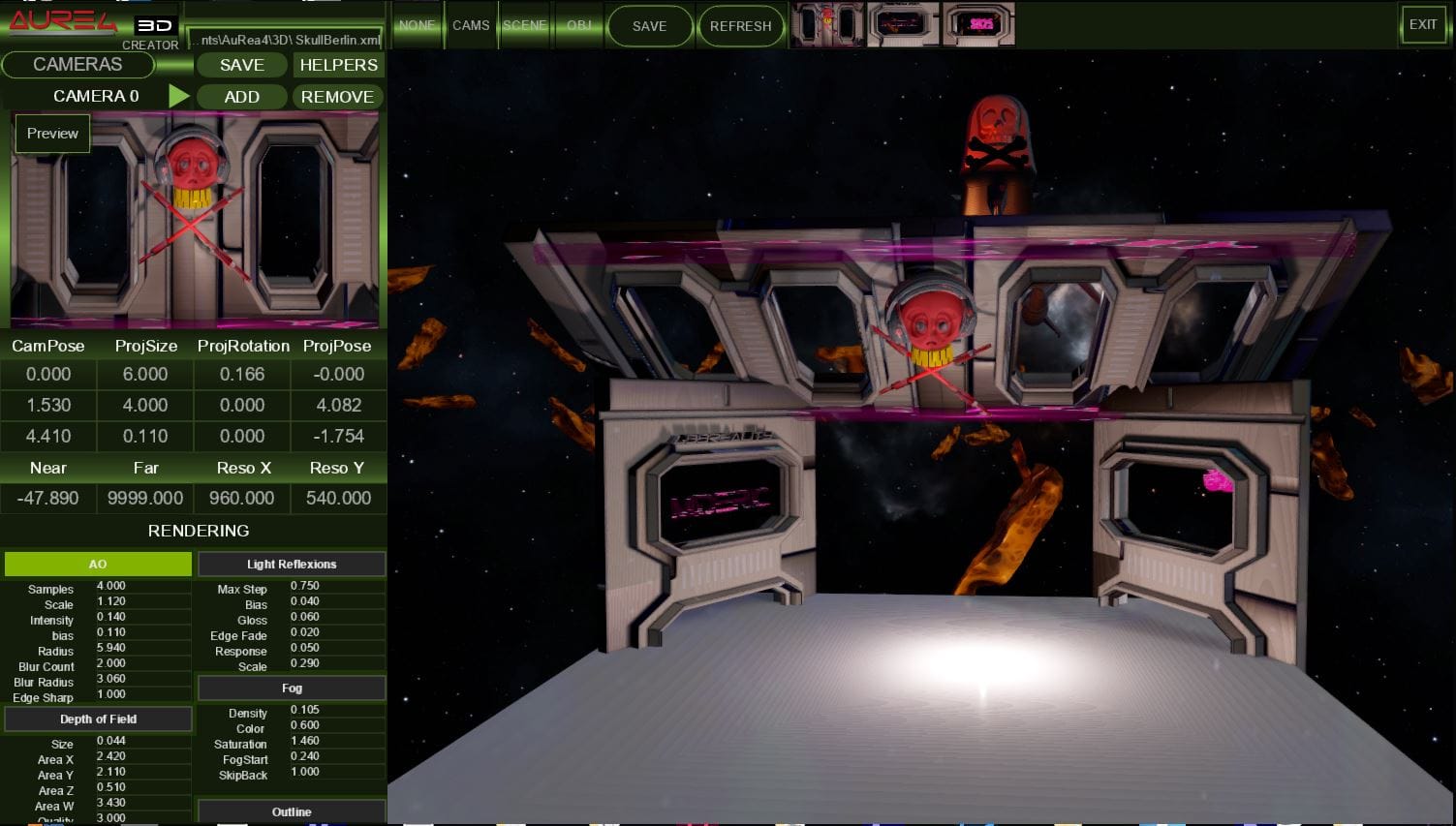Select the thumbnail with the red skull
The image size is (1456, 826).
(826, 24)
